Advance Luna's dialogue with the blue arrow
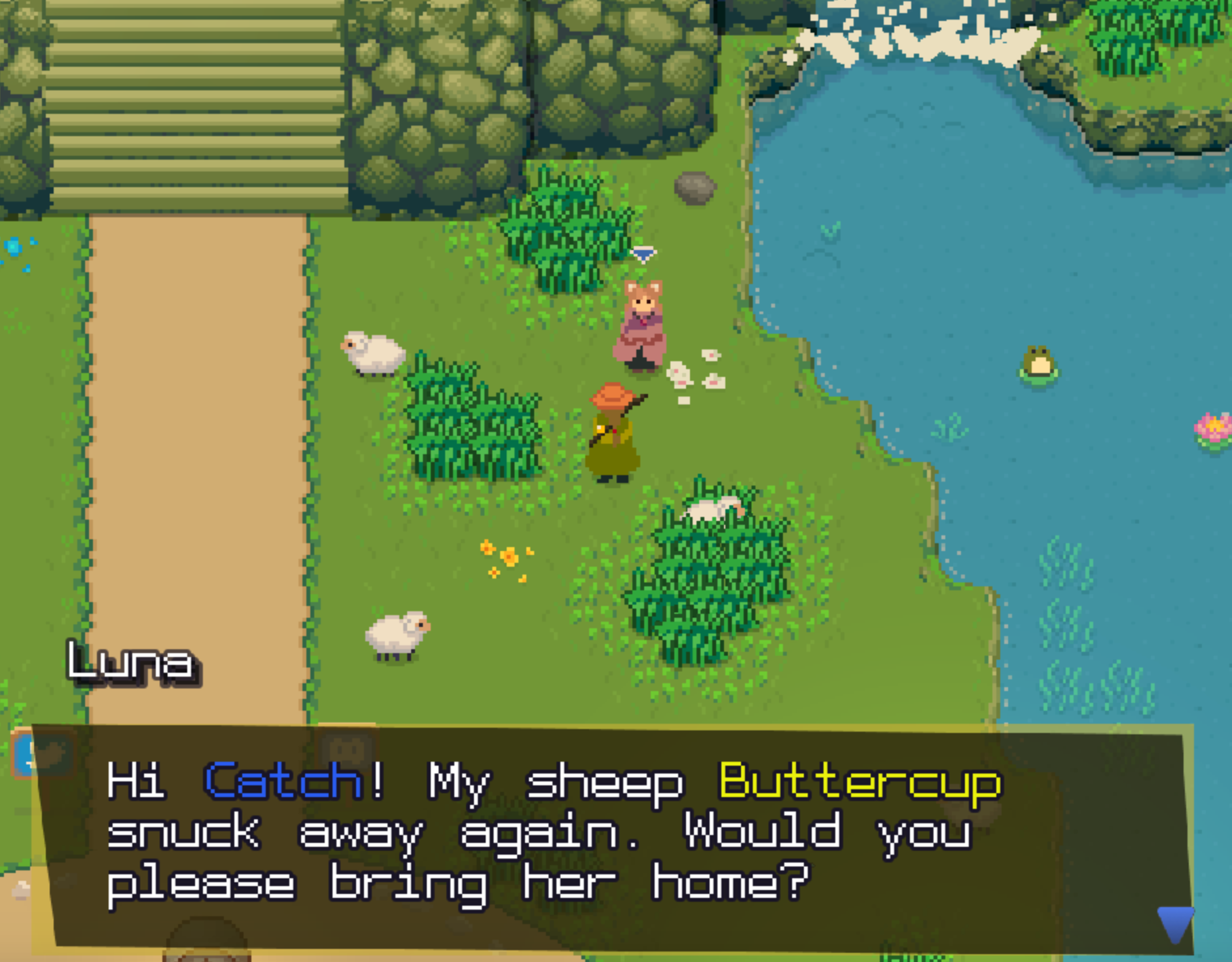This screenshot has height=962, width=1232. click(1174, 923)
